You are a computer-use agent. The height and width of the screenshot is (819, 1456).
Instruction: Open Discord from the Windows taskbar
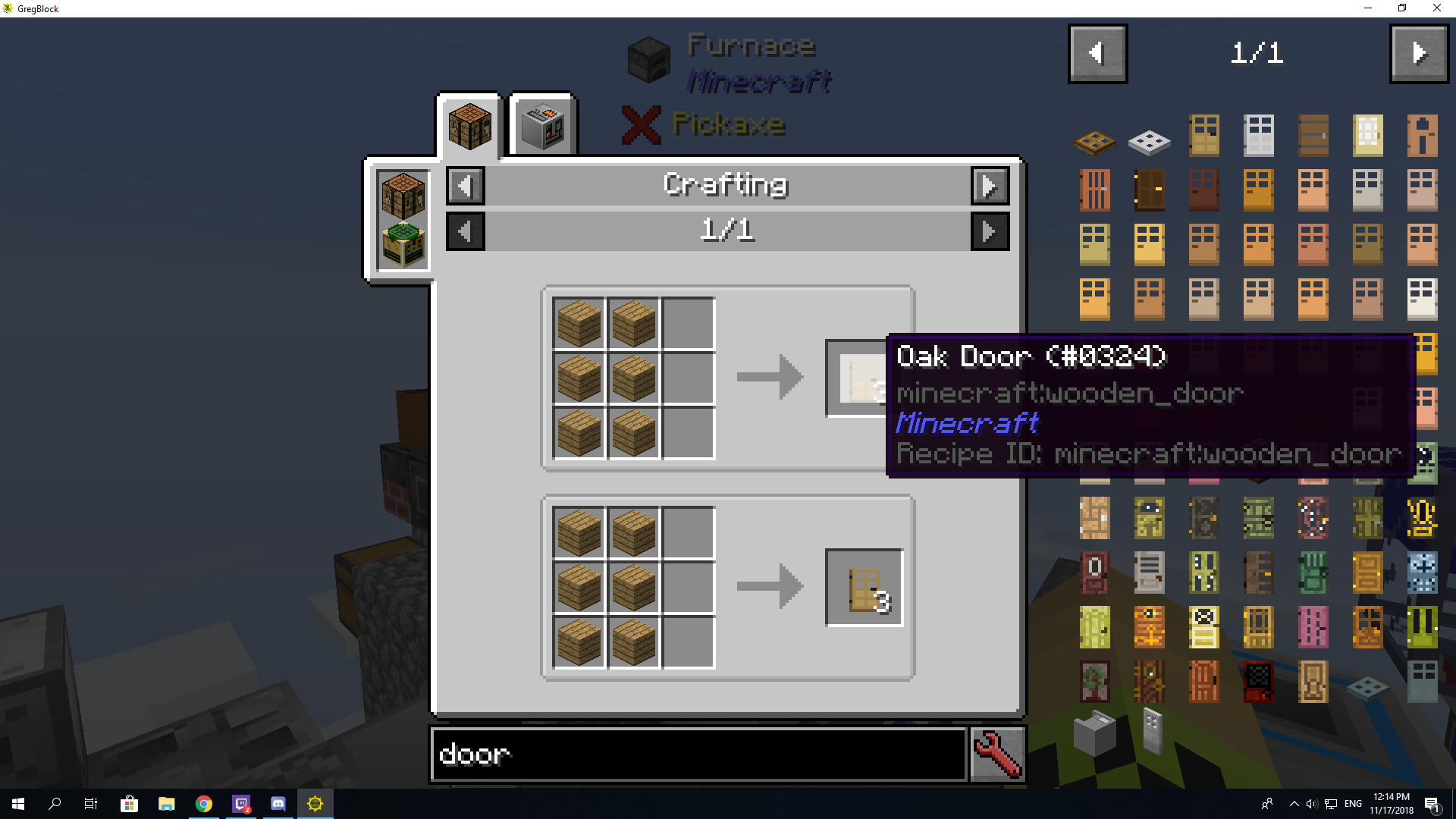(x=278, y=803)
